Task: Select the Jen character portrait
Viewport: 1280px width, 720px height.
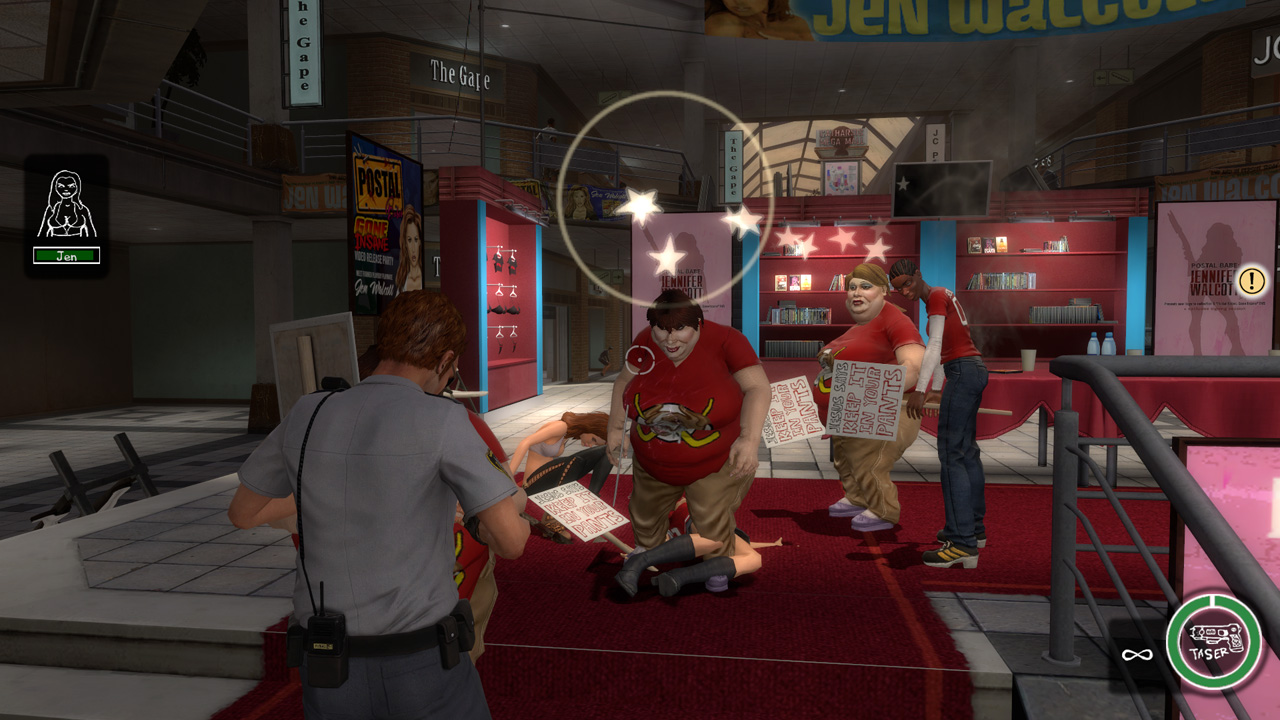Action: 66,205
